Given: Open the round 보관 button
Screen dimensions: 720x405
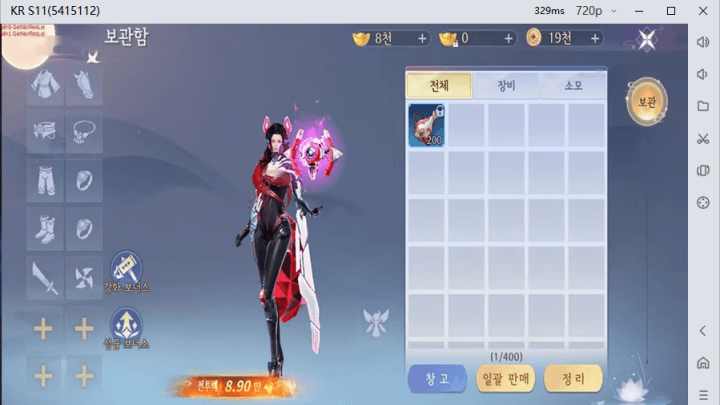Looking at the screenshot, I should point(646,102).
